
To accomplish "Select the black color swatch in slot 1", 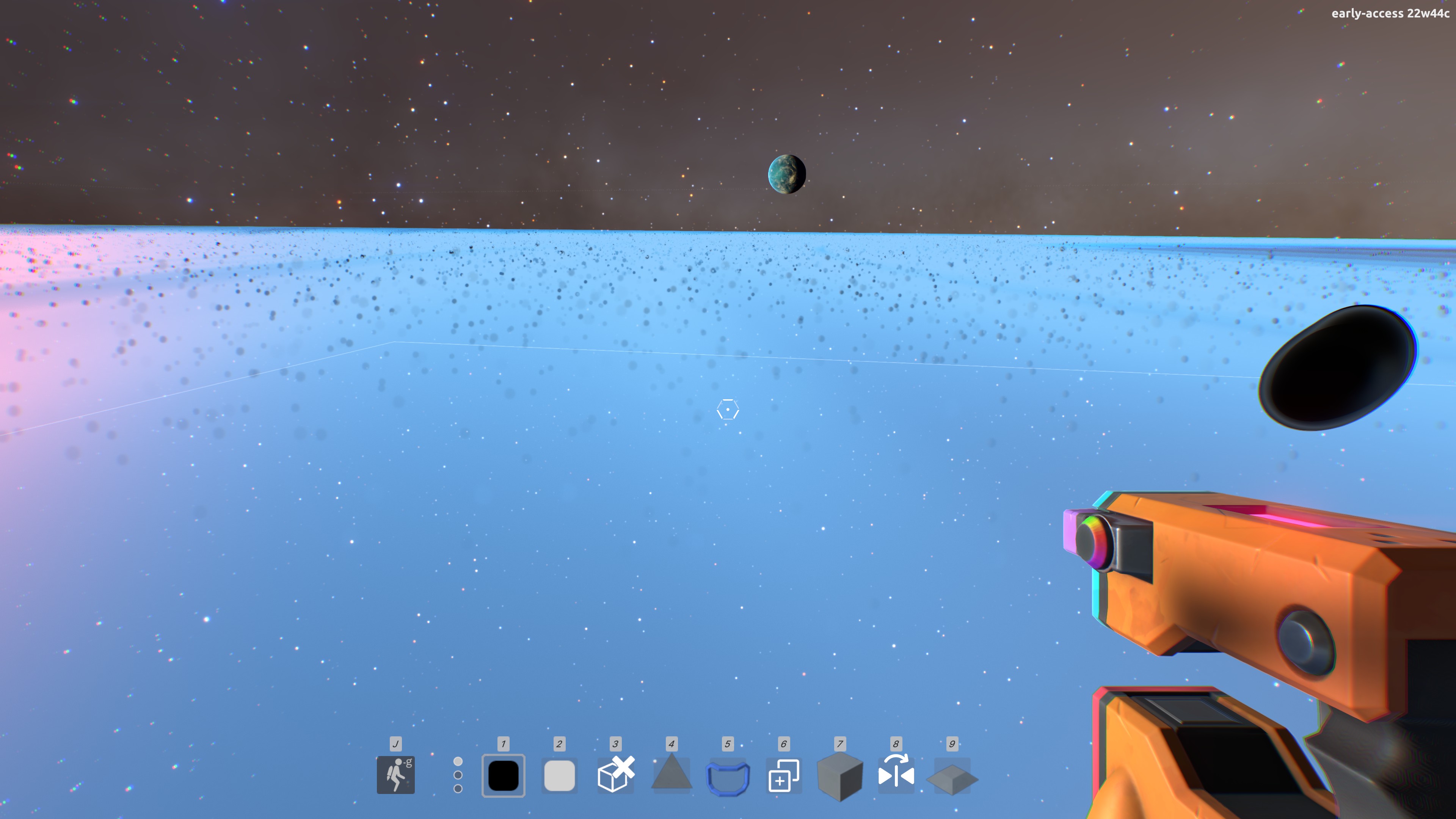I will point(503,777).
